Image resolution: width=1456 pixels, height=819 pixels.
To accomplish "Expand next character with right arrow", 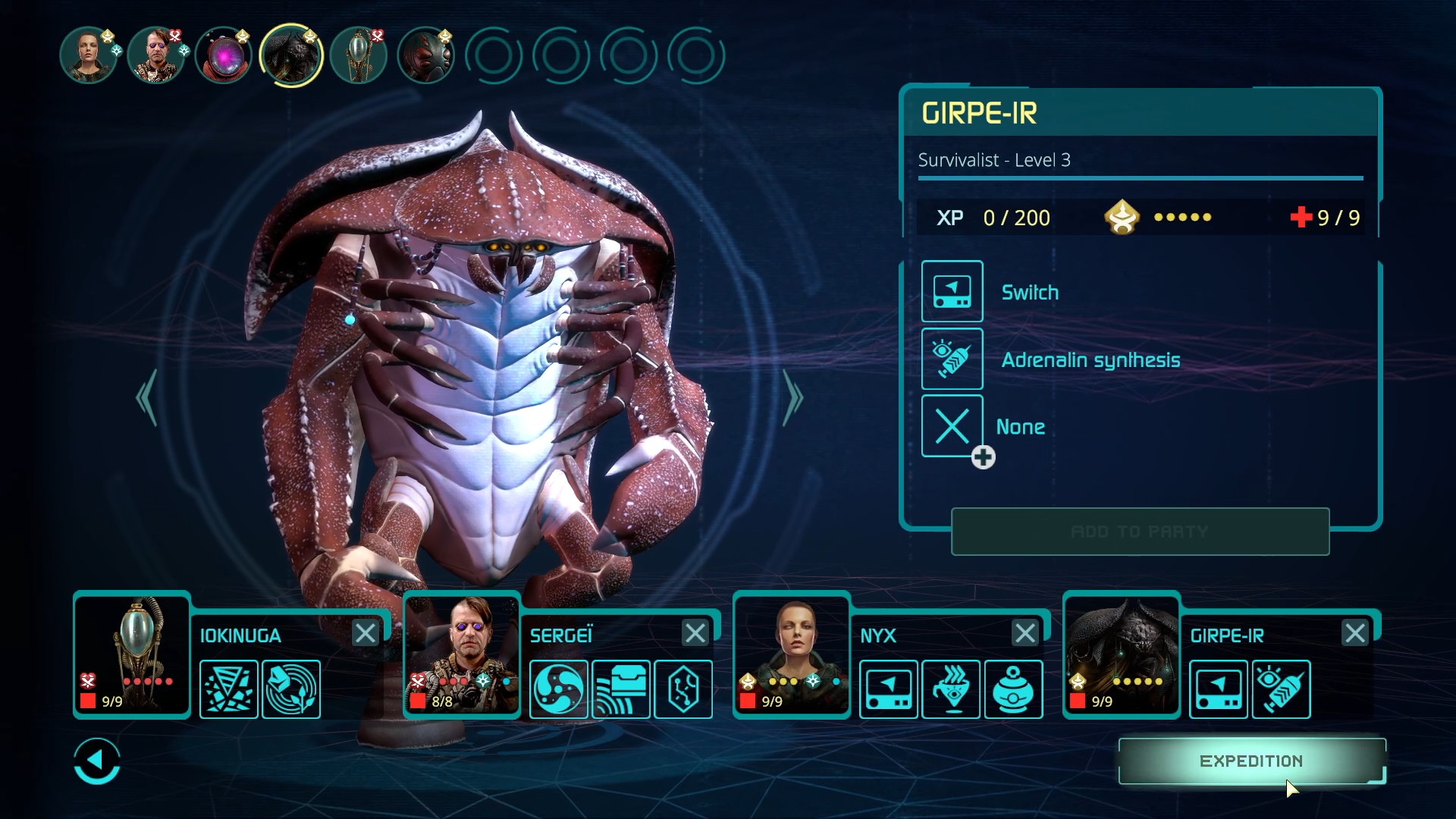I will pos(793,397).
